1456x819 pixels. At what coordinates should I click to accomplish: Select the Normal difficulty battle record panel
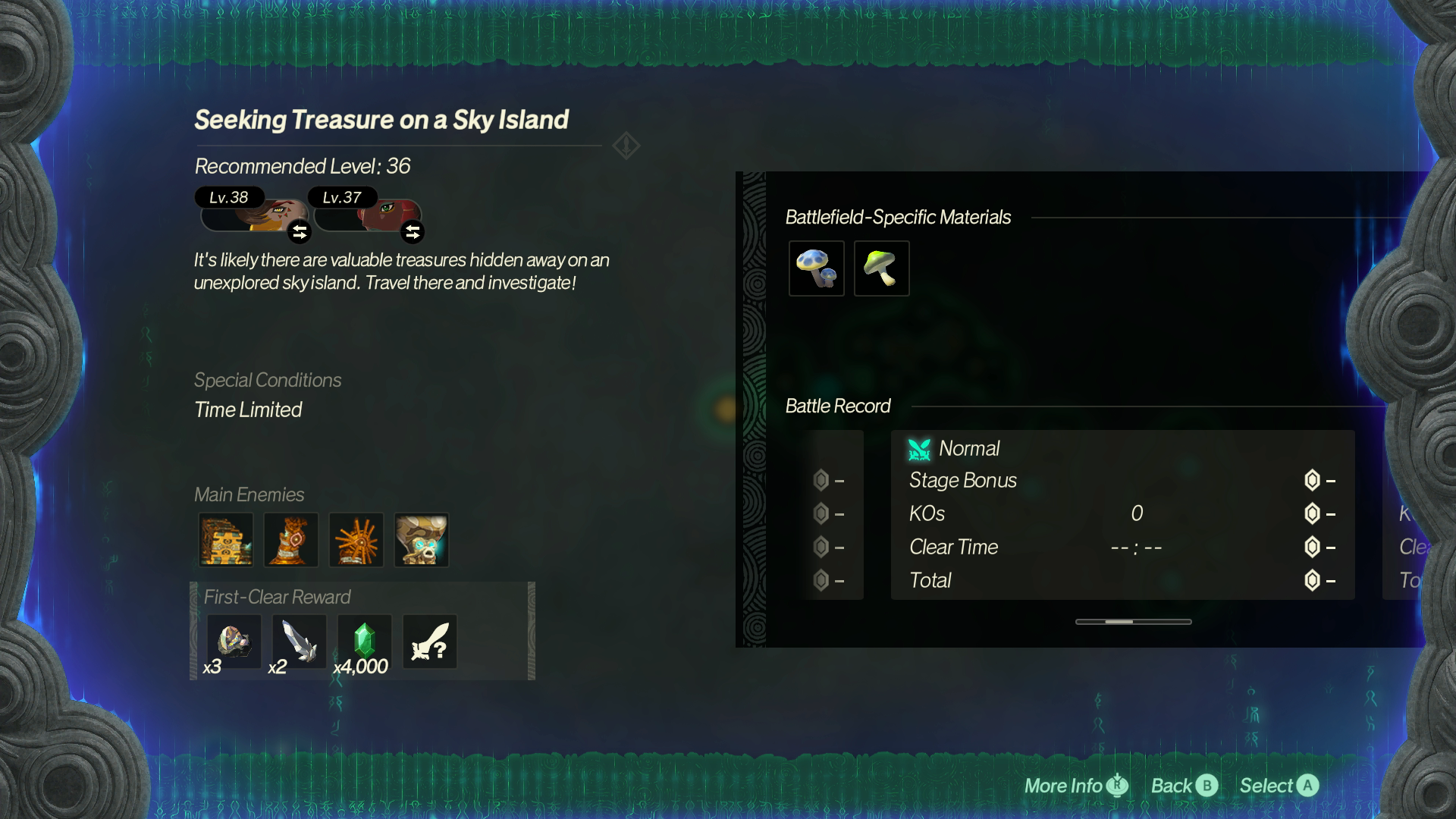1122,515
